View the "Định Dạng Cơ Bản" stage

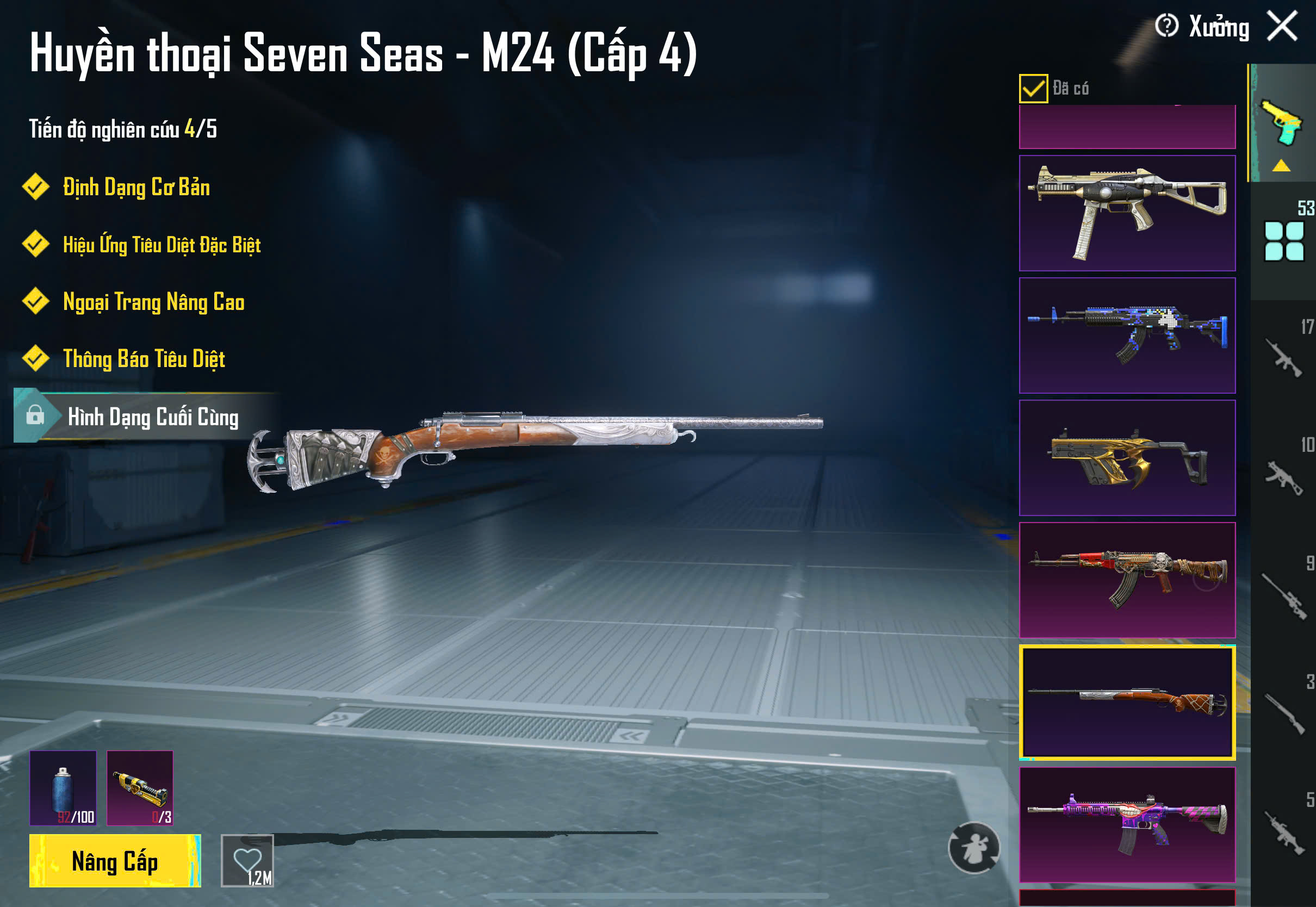pyautogui.click(x=136, y=188)
